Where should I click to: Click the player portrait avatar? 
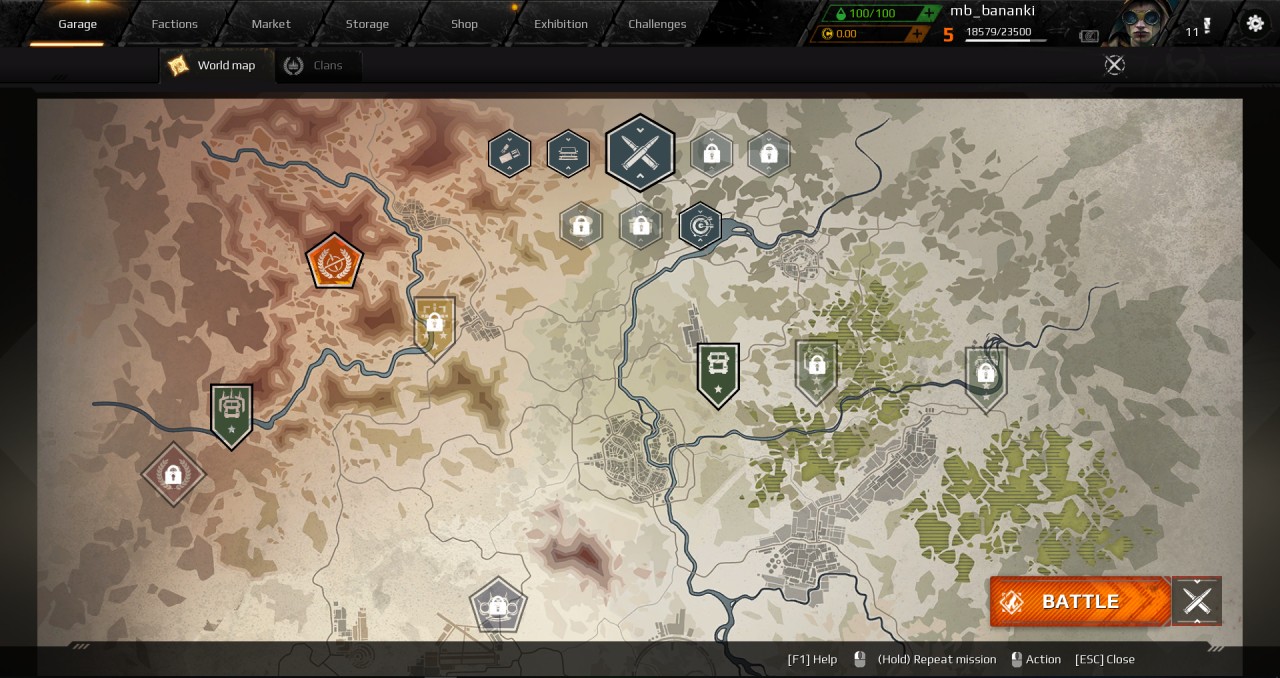1143,23
